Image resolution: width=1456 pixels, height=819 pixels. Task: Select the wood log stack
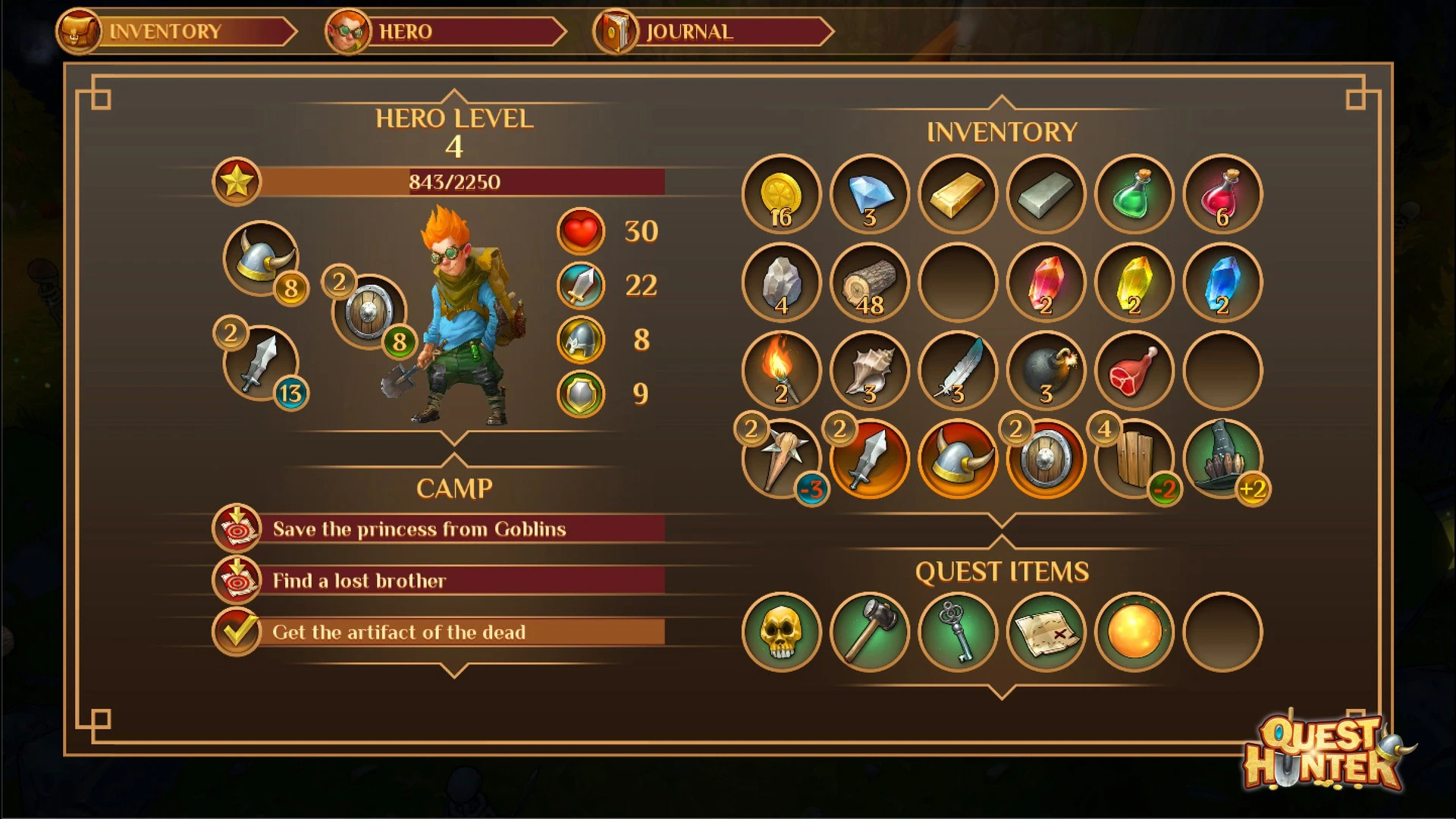(869, 283)
